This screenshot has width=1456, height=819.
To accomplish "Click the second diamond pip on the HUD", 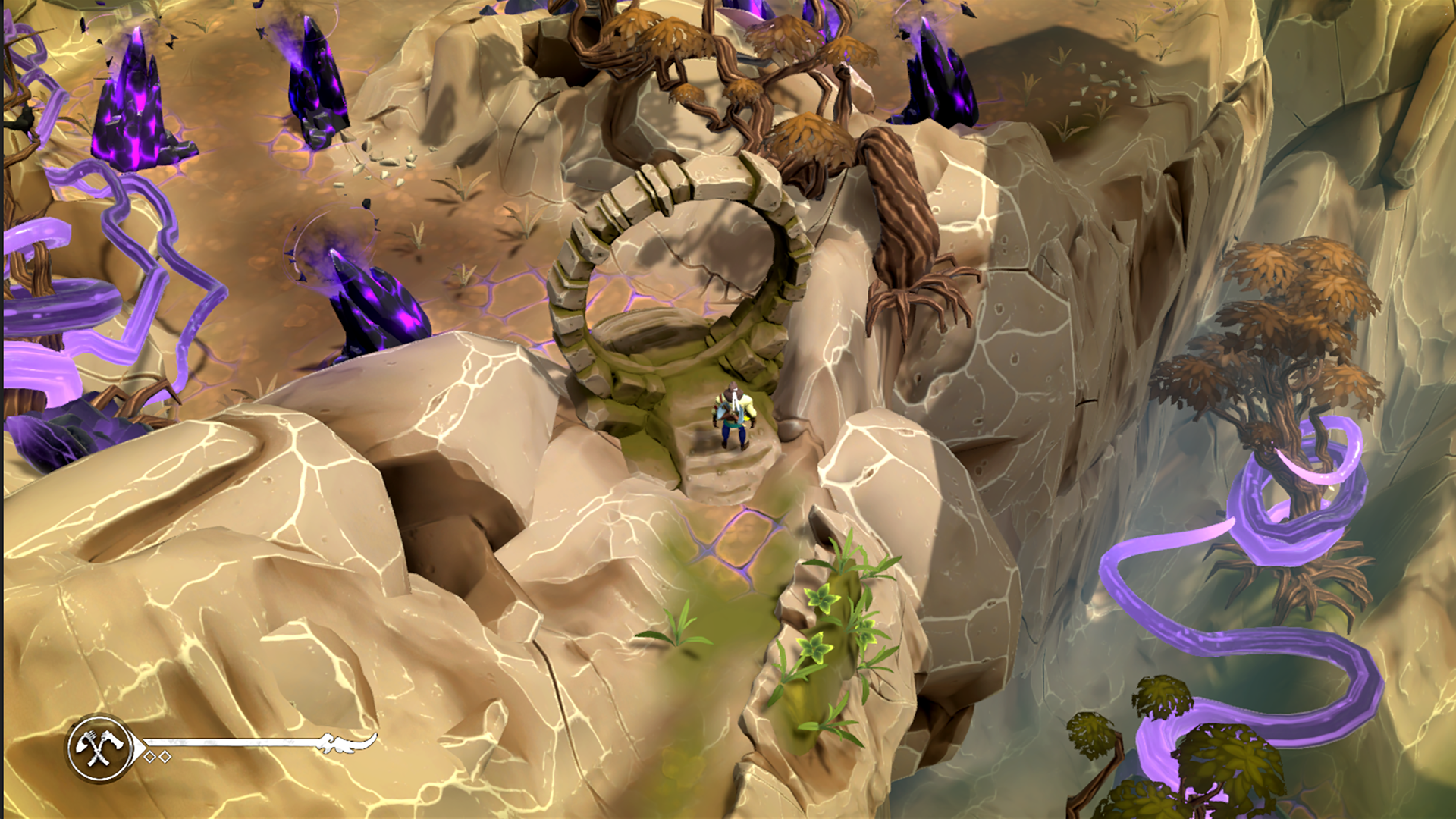I will pyautogui.click(x=166, y=757).
